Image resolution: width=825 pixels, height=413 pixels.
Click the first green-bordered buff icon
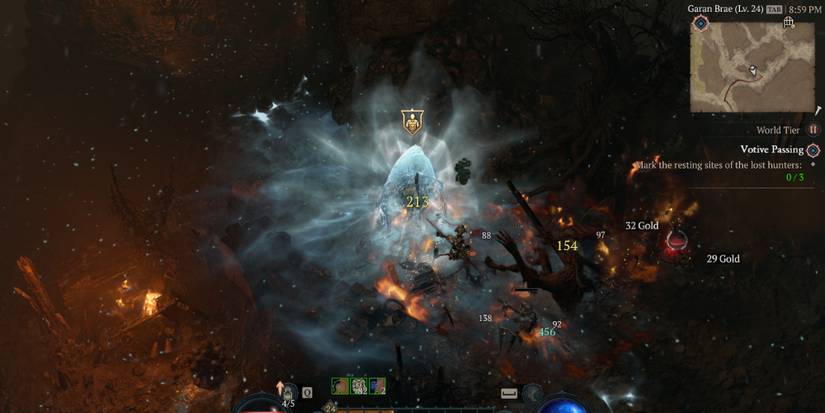pyautogui.click(x=340, y=386)
